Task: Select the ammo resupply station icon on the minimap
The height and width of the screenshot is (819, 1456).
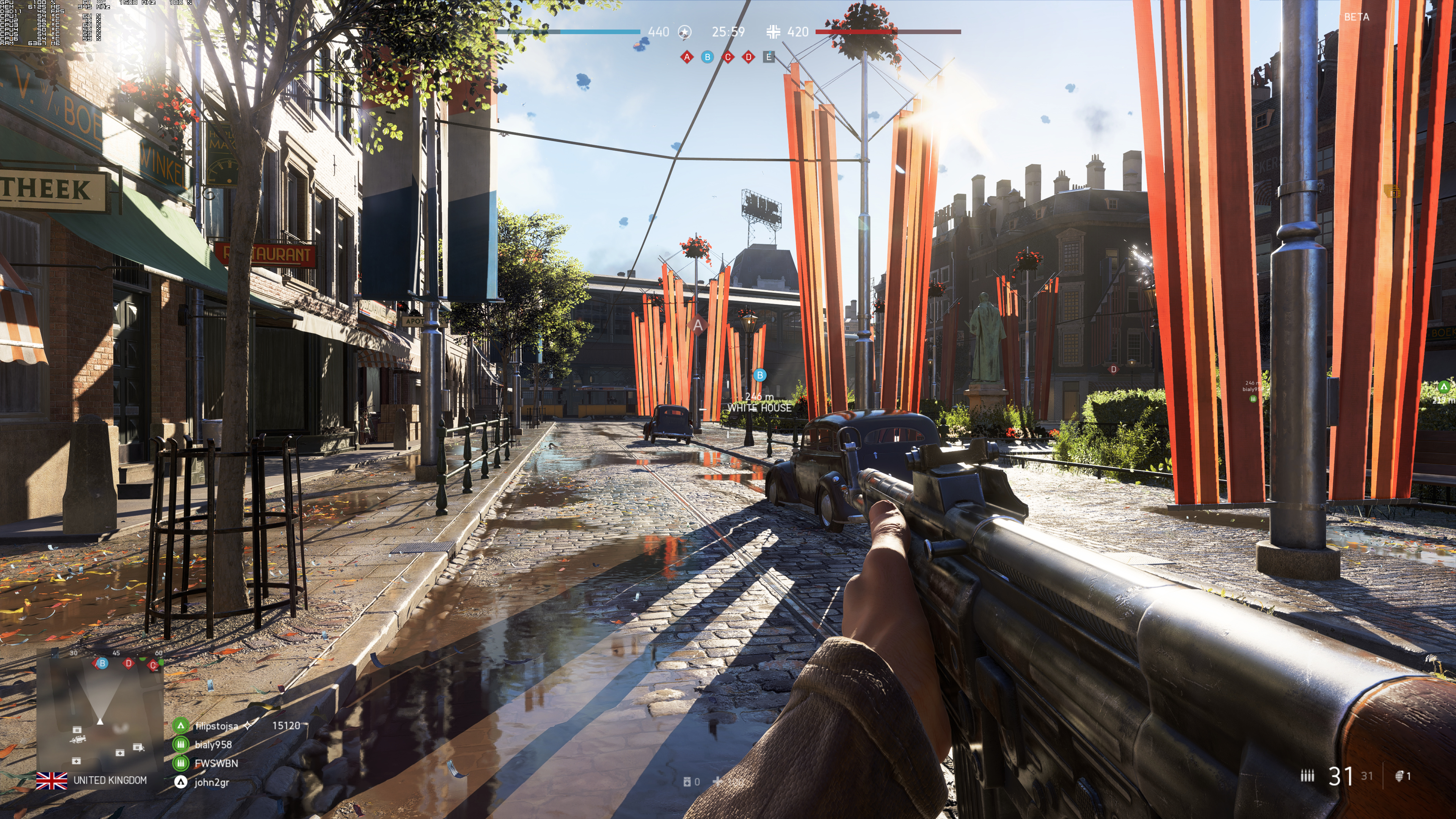Action: 77,729
